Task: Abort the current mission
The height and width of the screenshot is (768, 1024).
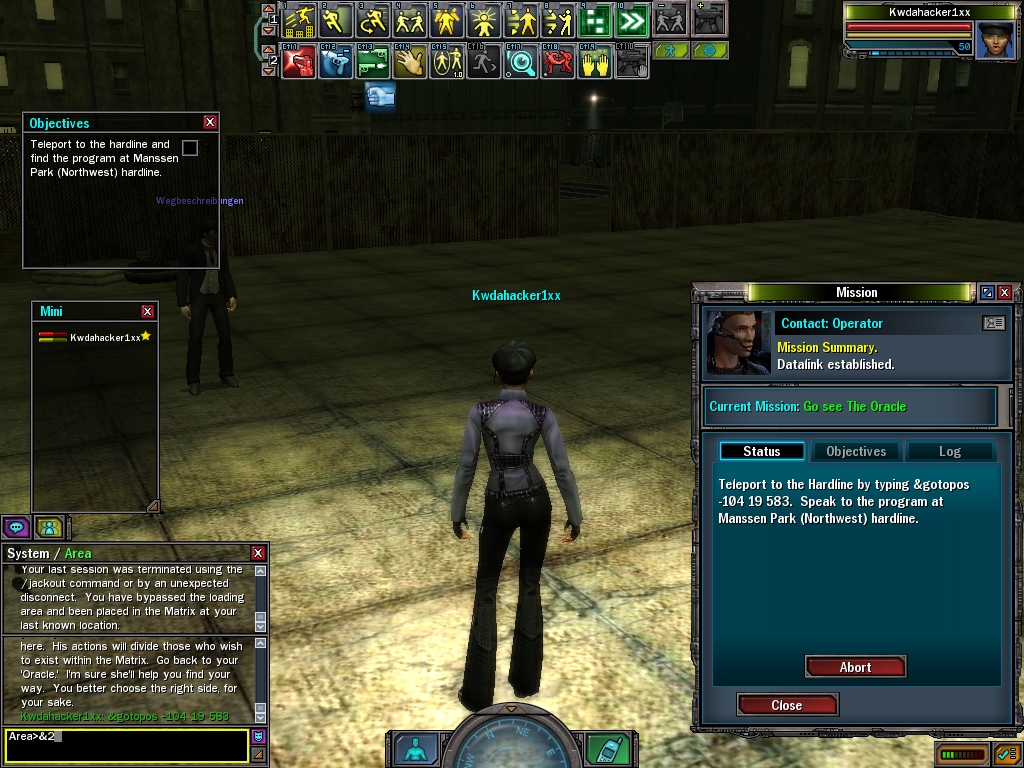Action: 855,667
